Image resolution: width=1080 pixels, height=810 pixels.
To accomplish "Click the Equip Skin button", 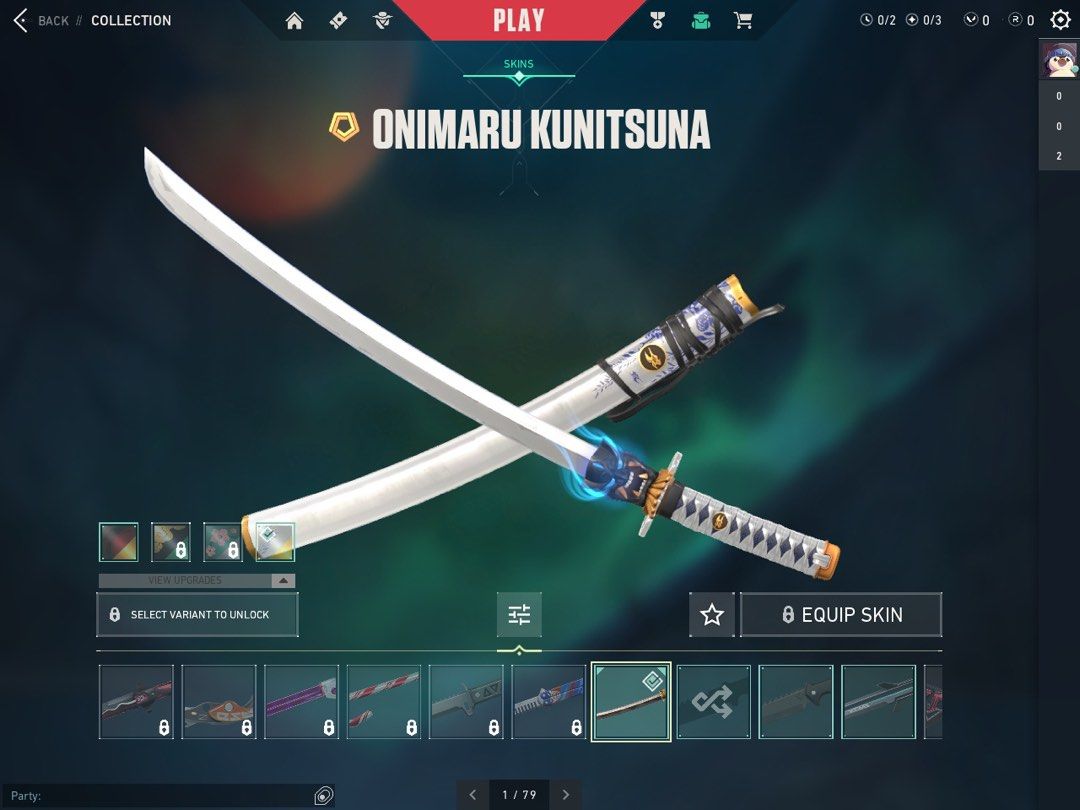I will click(x=841, y=615).
